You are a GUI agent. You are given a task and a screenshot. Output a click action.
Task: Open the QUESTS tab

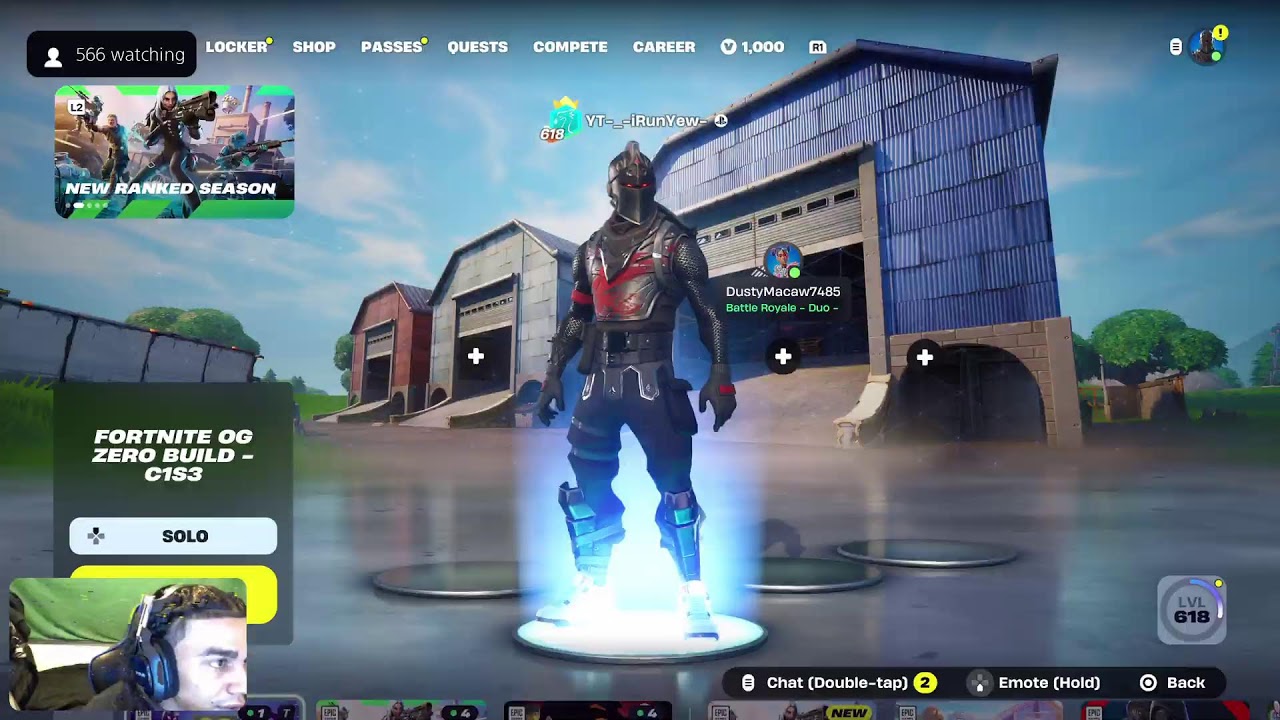click(x=477, y=47)
